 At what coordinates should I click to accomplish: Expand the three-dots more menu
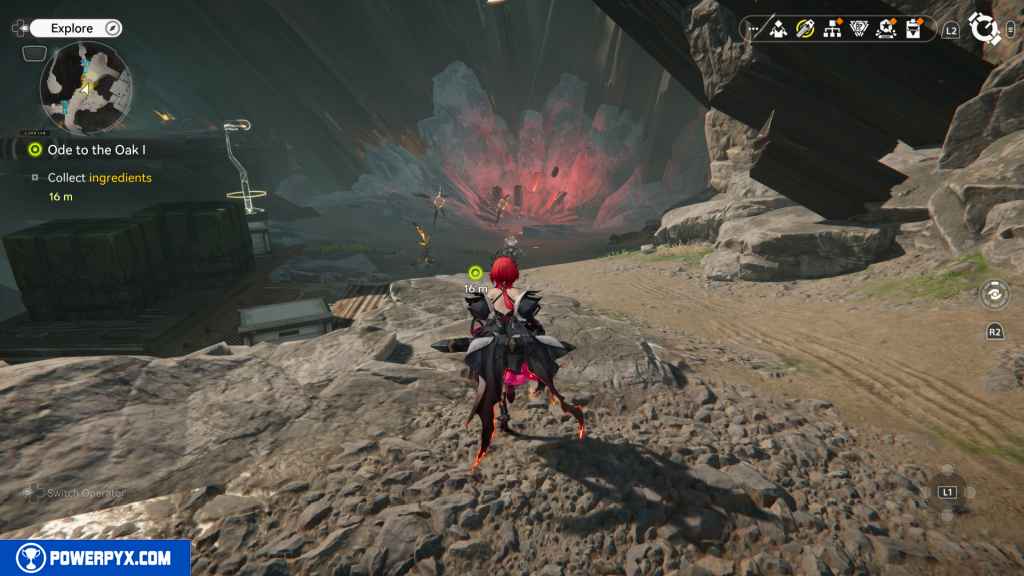753,29
